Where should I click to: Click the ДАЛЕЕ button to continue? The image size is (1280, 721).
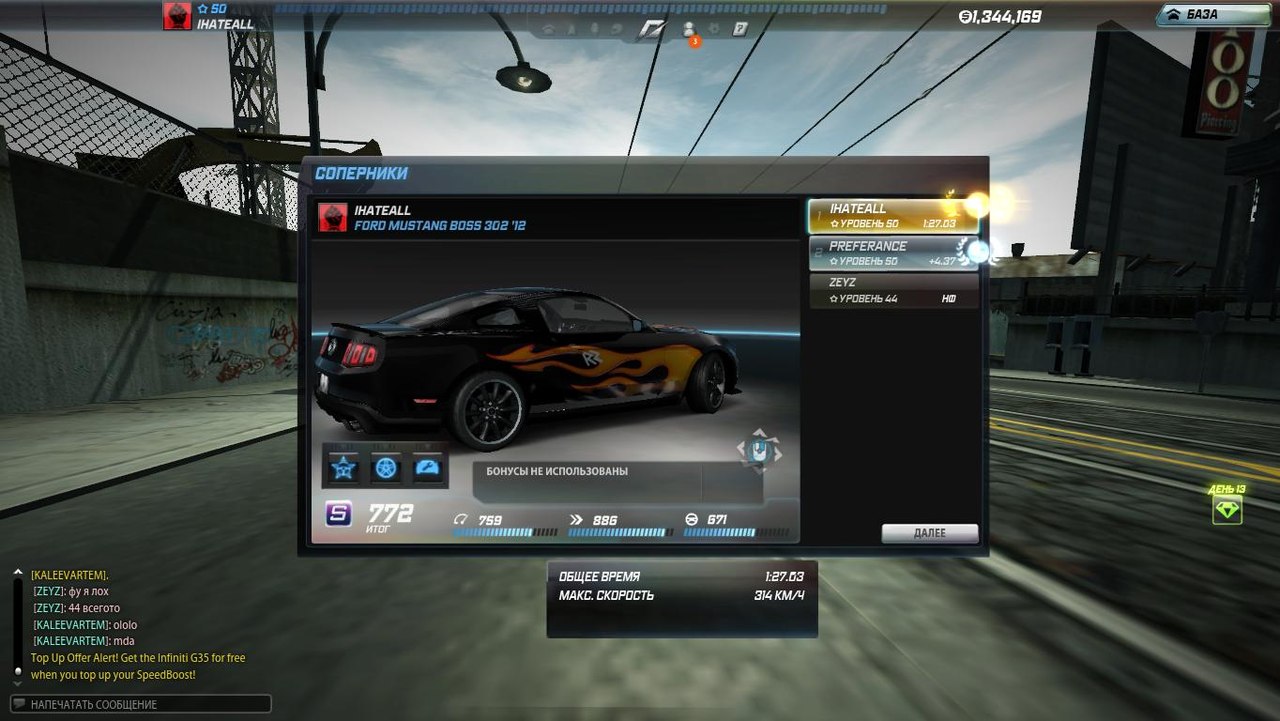[929, 533]
